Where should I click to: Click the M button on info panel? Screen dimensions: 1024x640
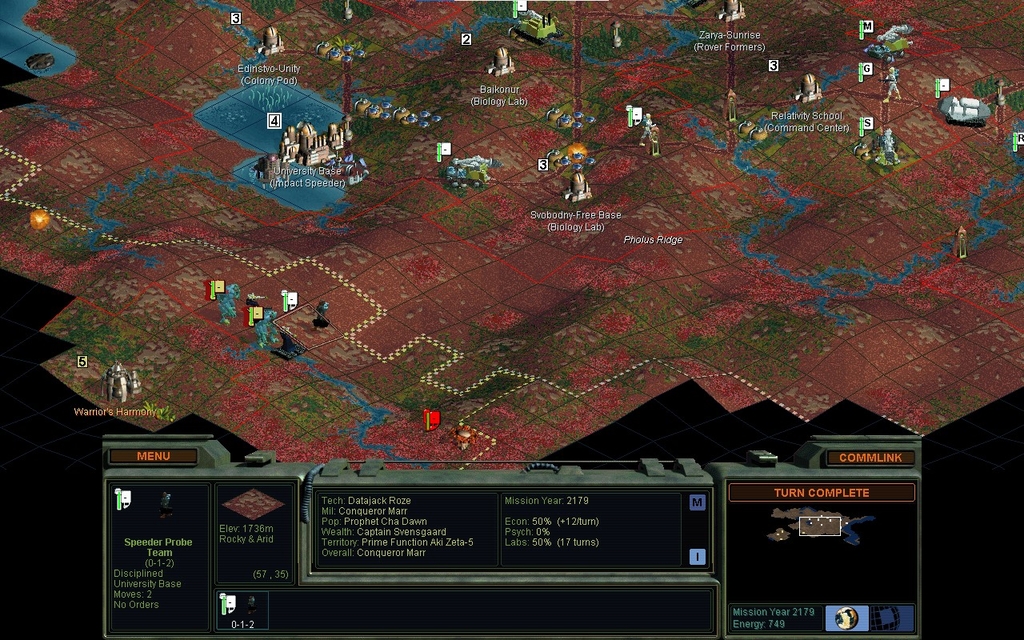pyautogui.click(x=697, y=503)
